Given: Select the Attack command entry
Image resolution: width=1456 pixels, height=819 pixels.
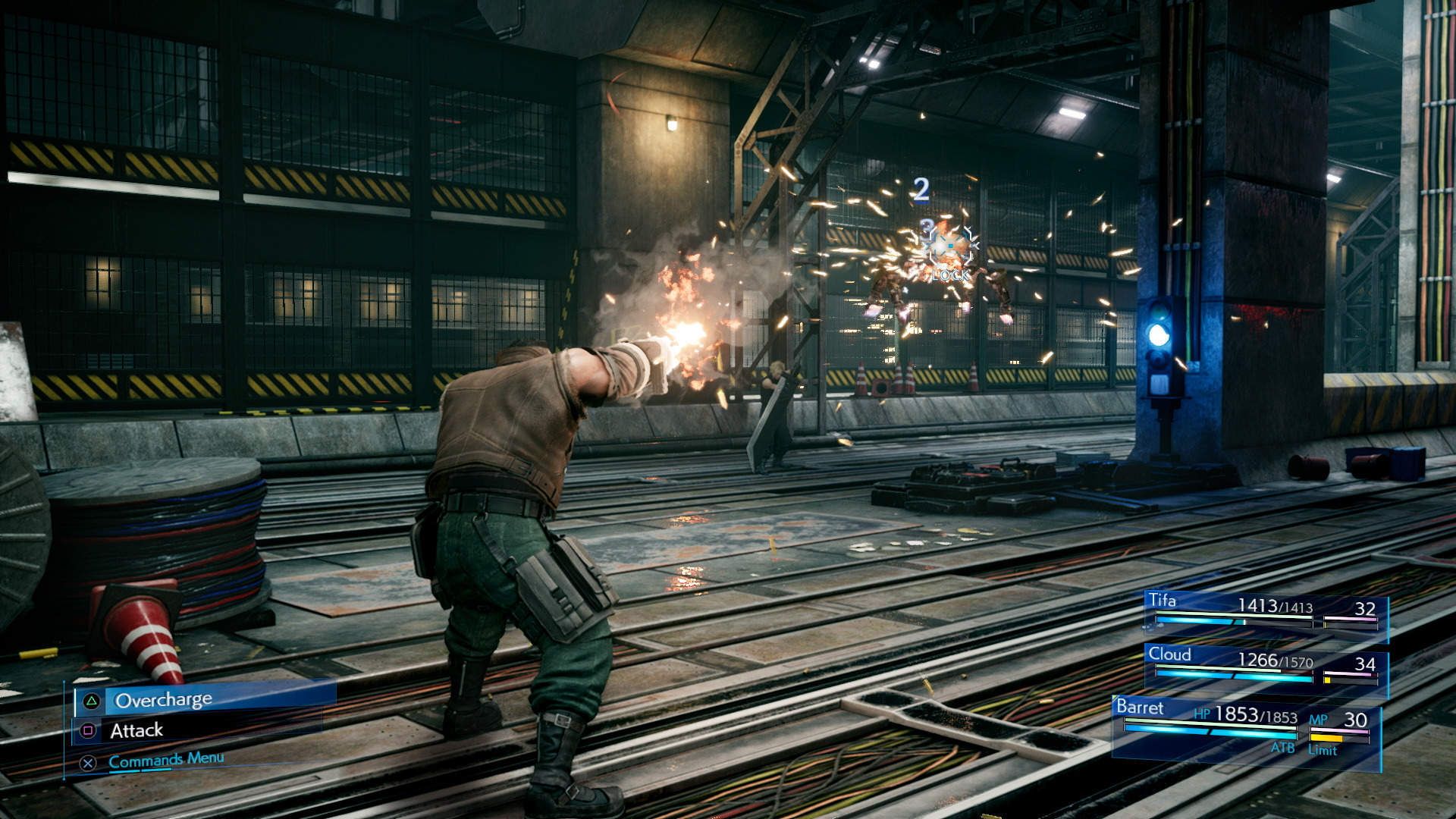Looking at the screenshot, I should (136, 730).
